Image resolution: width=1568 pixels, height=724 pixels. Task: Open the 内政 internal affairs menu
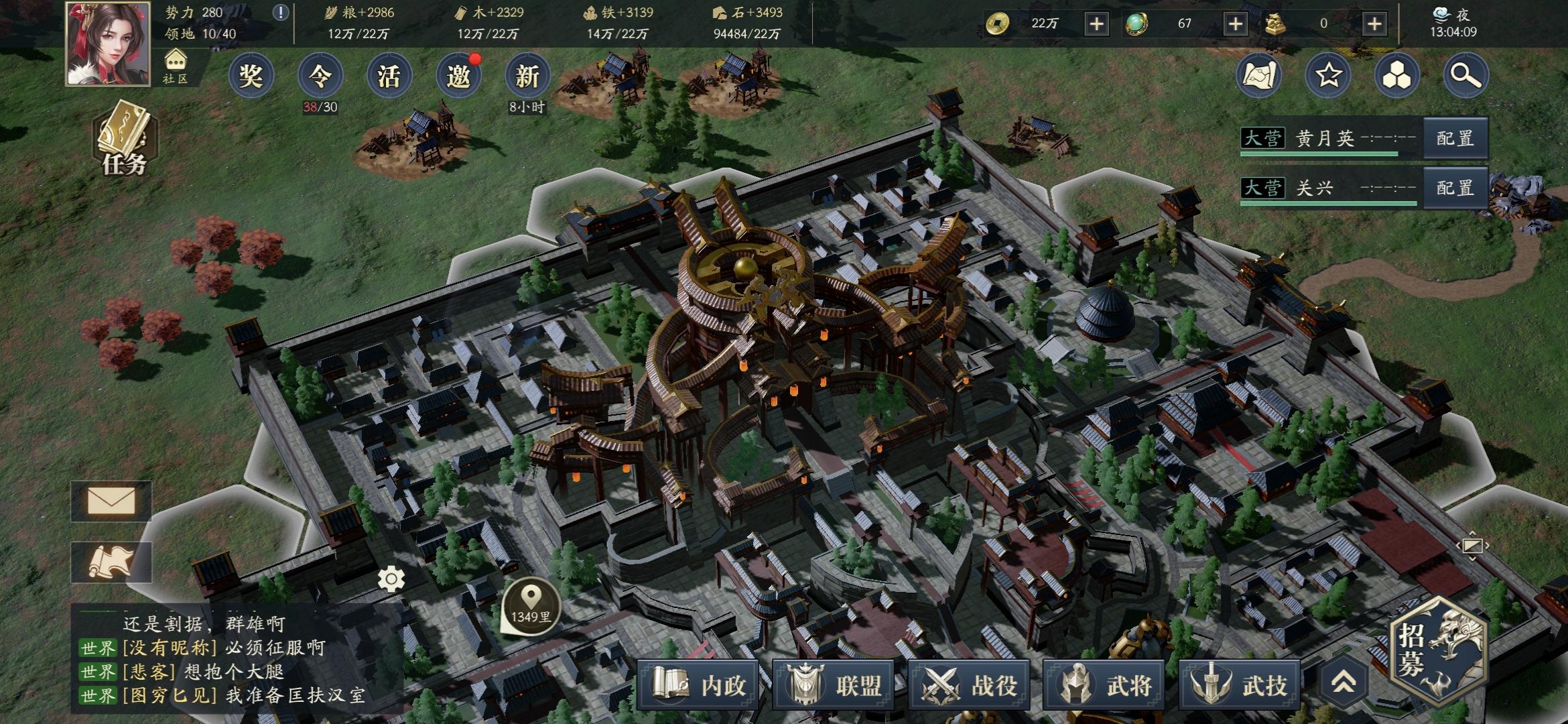pyautogui.click(x=697, y=684)
